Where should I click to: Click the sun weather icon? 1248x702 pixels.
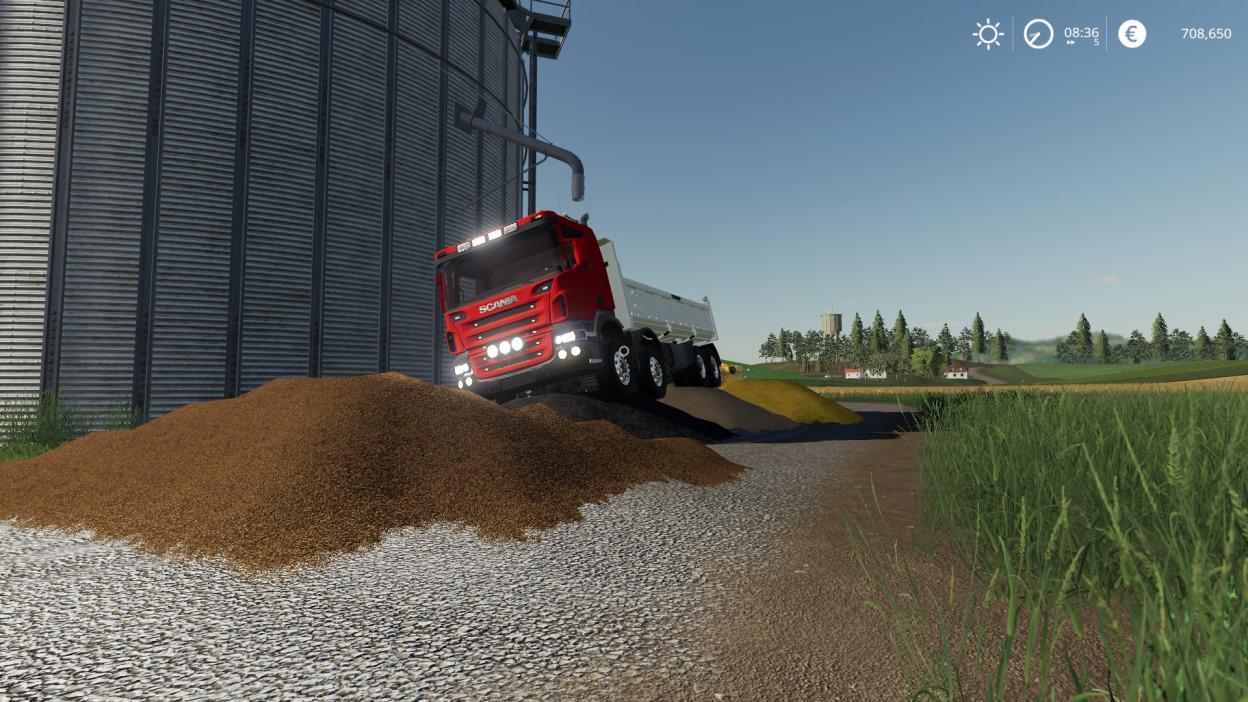tap(988, 34)
